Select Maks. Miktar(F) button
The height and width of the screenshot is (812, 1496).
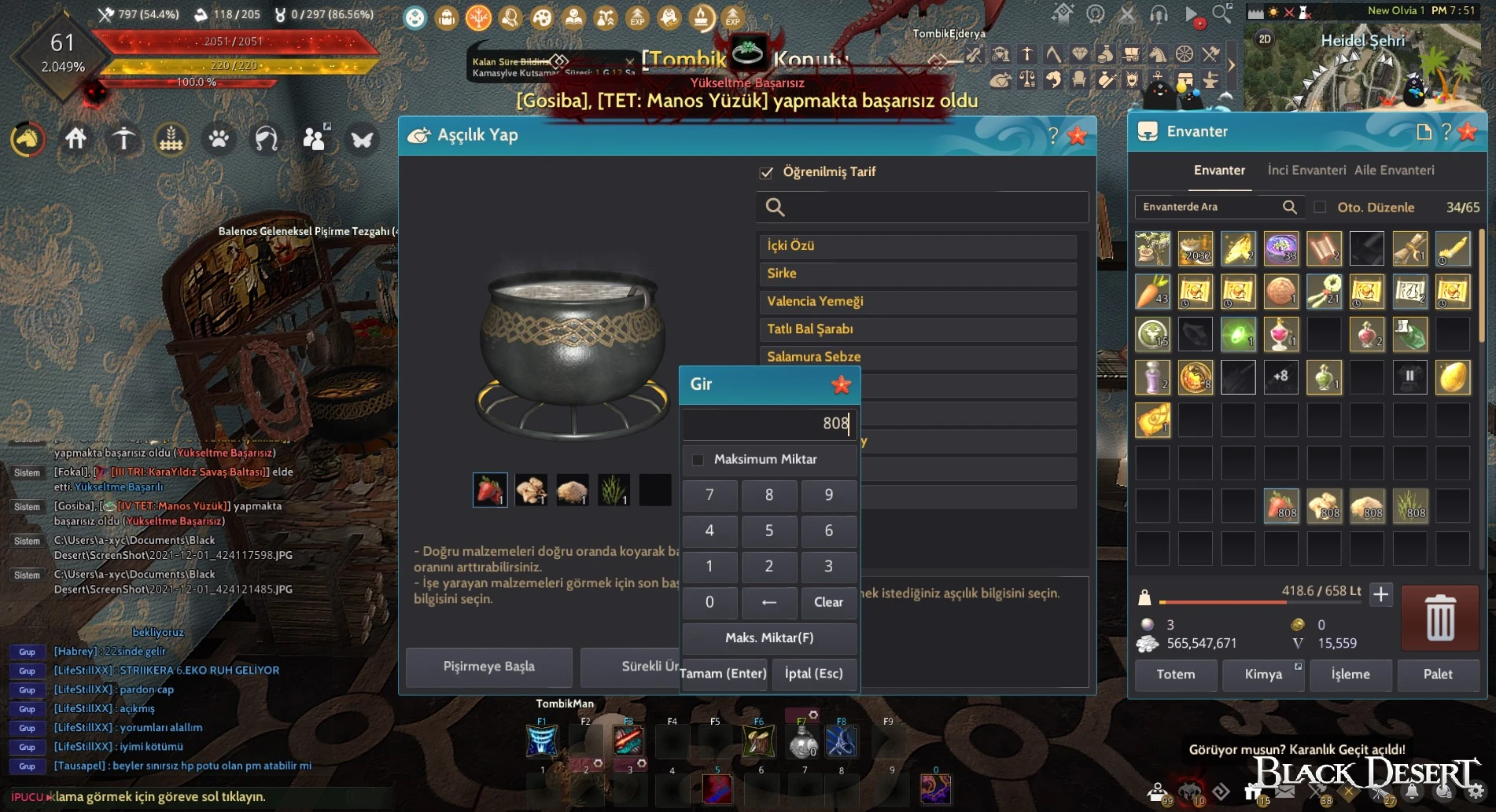point(768,637)
